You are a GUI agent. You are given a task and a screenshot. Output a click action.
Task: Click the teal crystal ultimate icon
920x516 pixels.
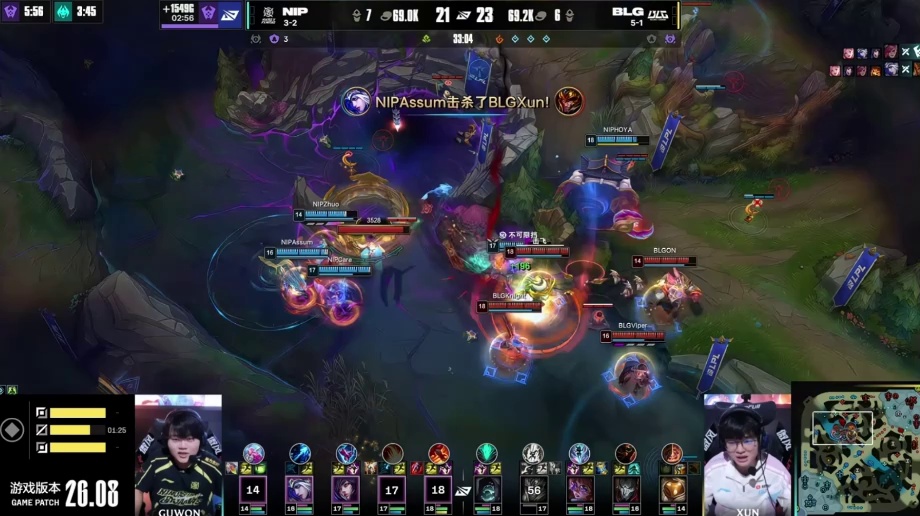[x=487, y=452]
